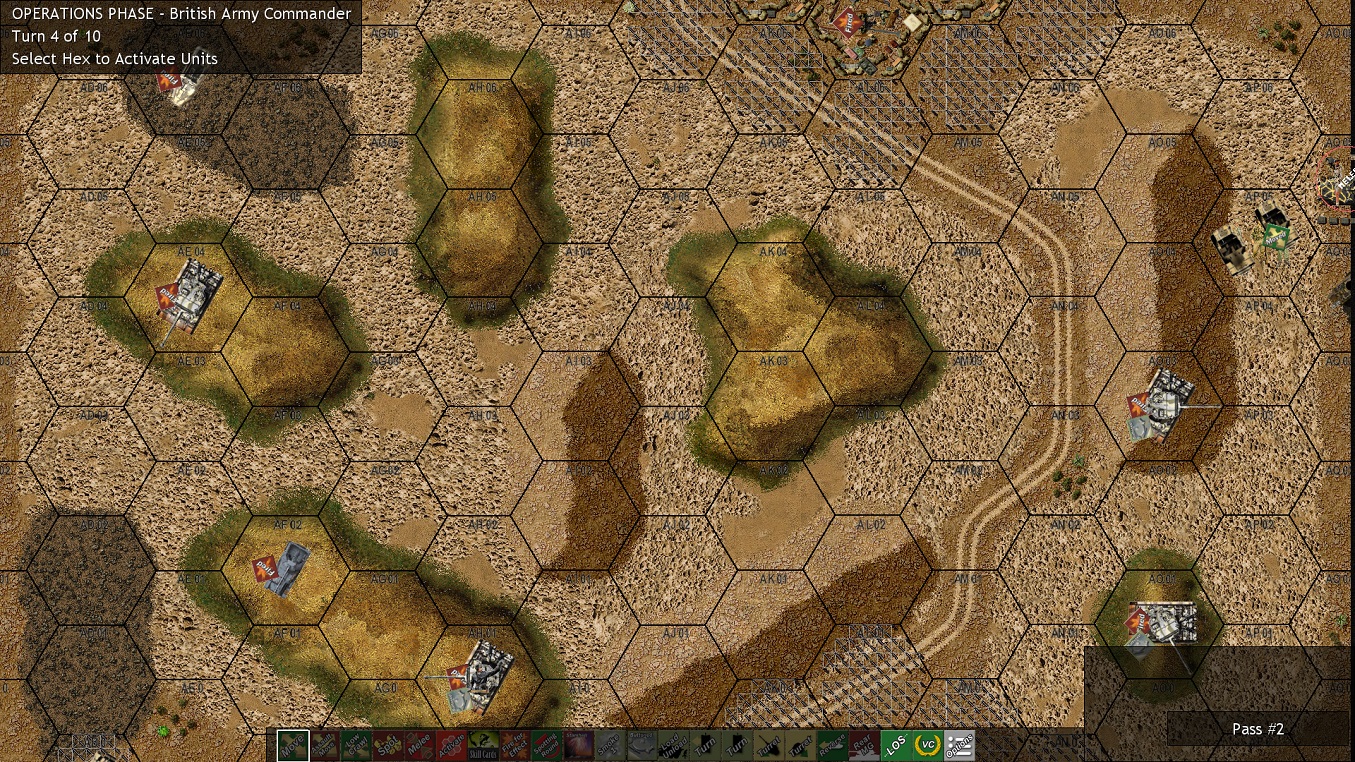Click the Pass #2 button
The width and height of the screenshot is (1355, 762).
pyautogui.click(x=1257, y=729)
